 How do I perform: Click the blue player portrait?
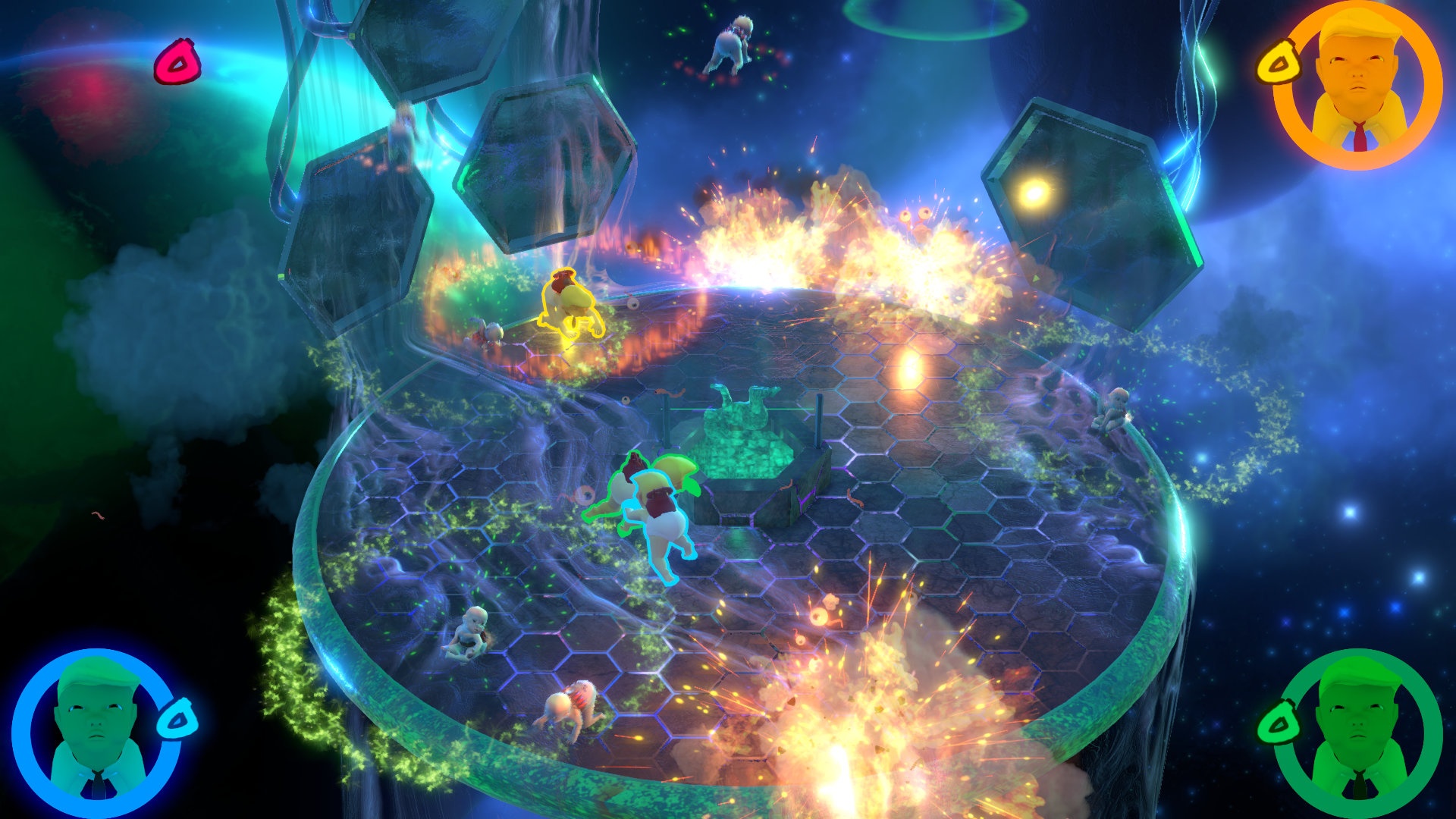[96, 732]
